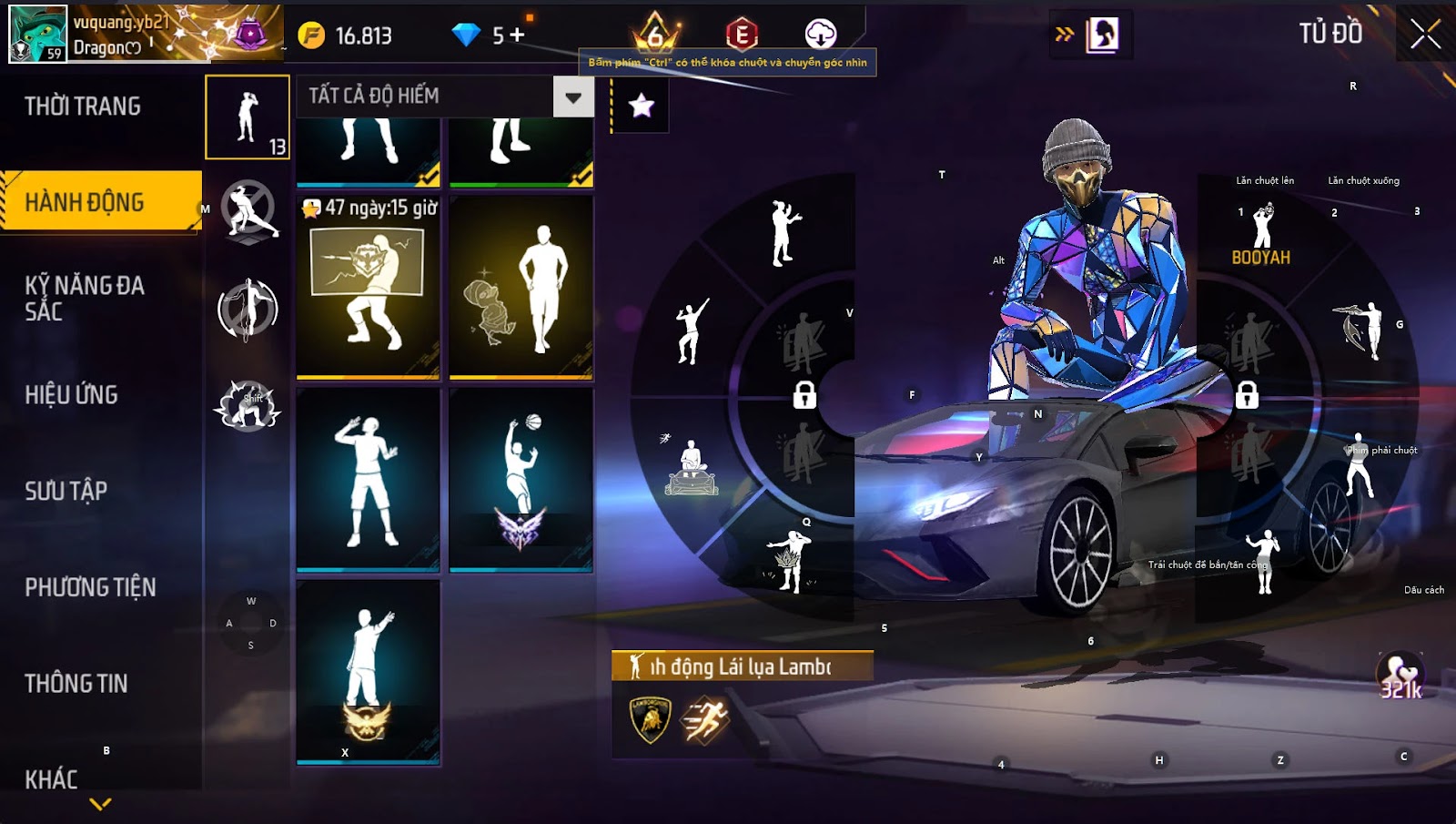This screenshot has height=824, width=1456.
Task: Open the Thời Trang category
Action: pyautogui.click(x=83, y=107)
